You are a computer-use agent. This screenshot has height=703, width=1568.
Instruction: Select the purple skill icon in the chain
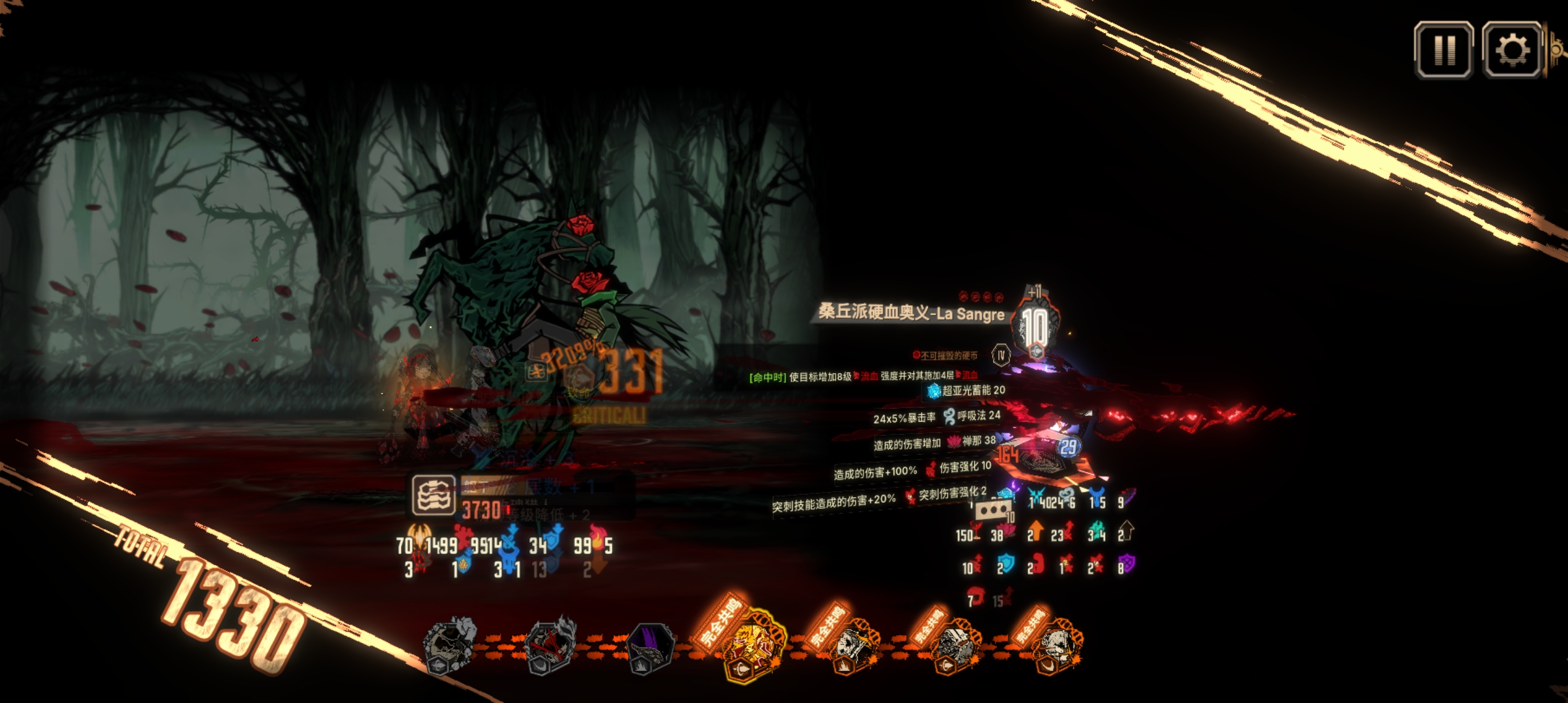click(x=649, y=646)
